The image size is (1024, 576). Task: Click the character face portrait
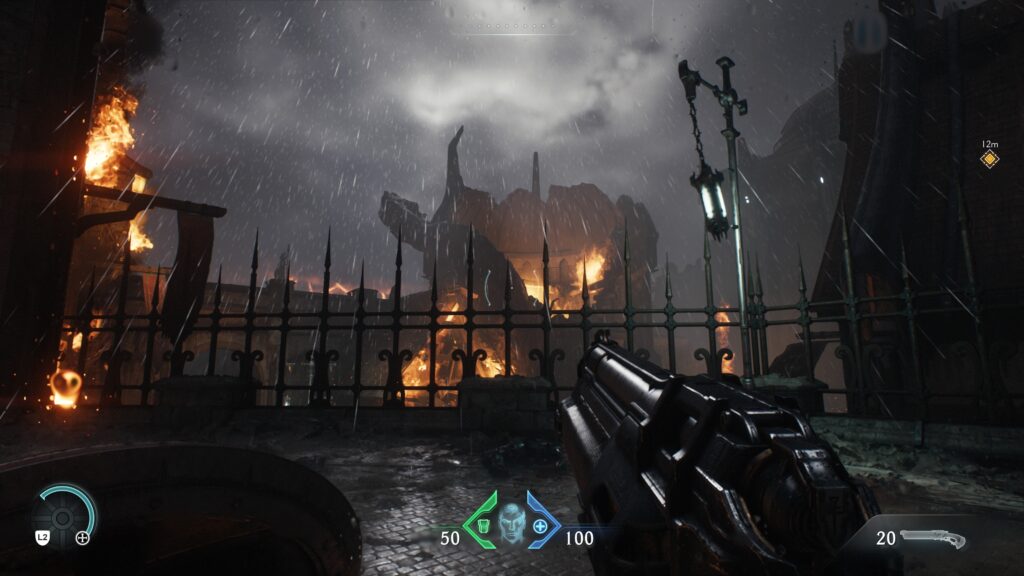tap(511, 523)
